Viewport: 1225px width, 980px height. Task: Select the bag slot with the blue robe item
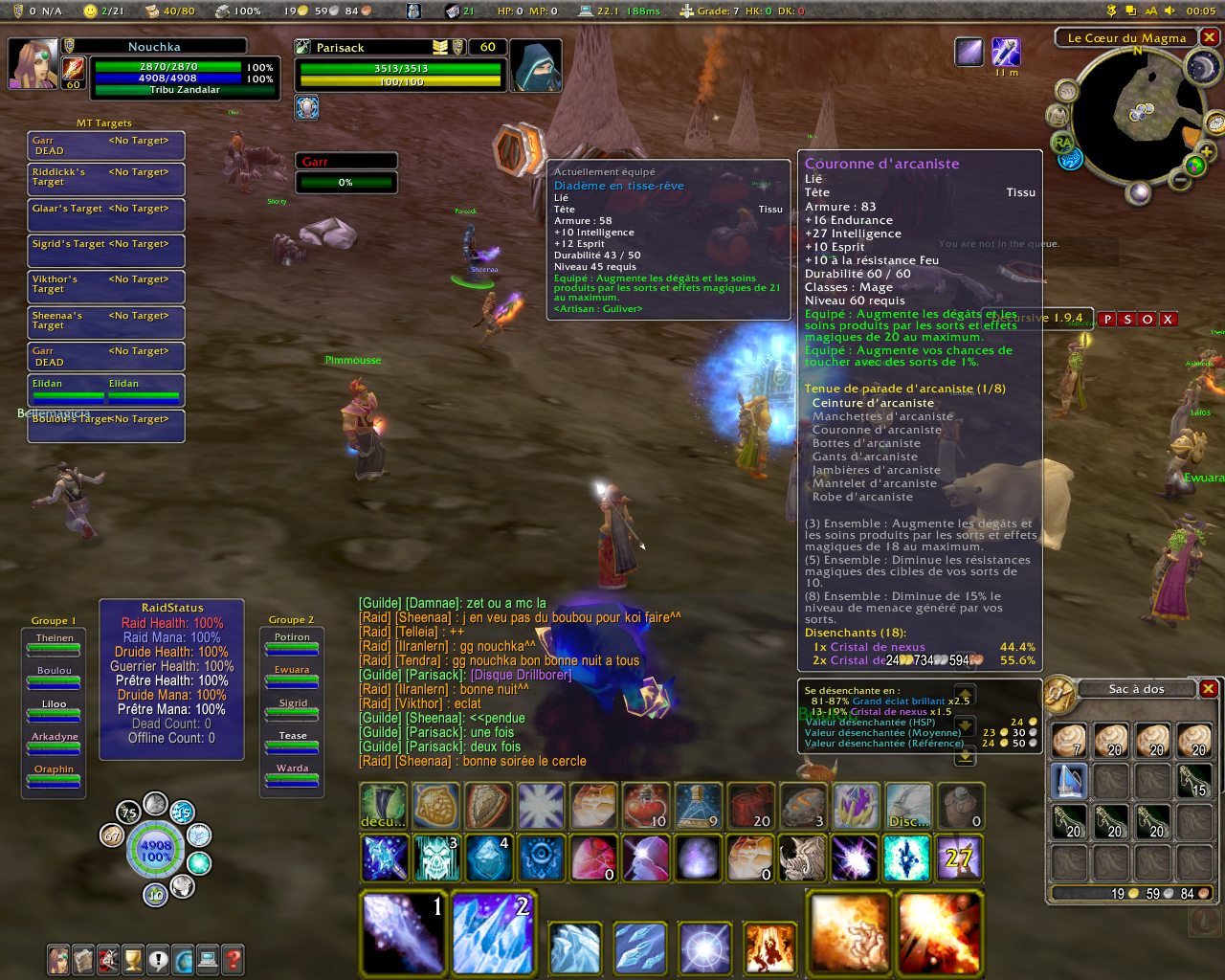tap(1069, 780)
